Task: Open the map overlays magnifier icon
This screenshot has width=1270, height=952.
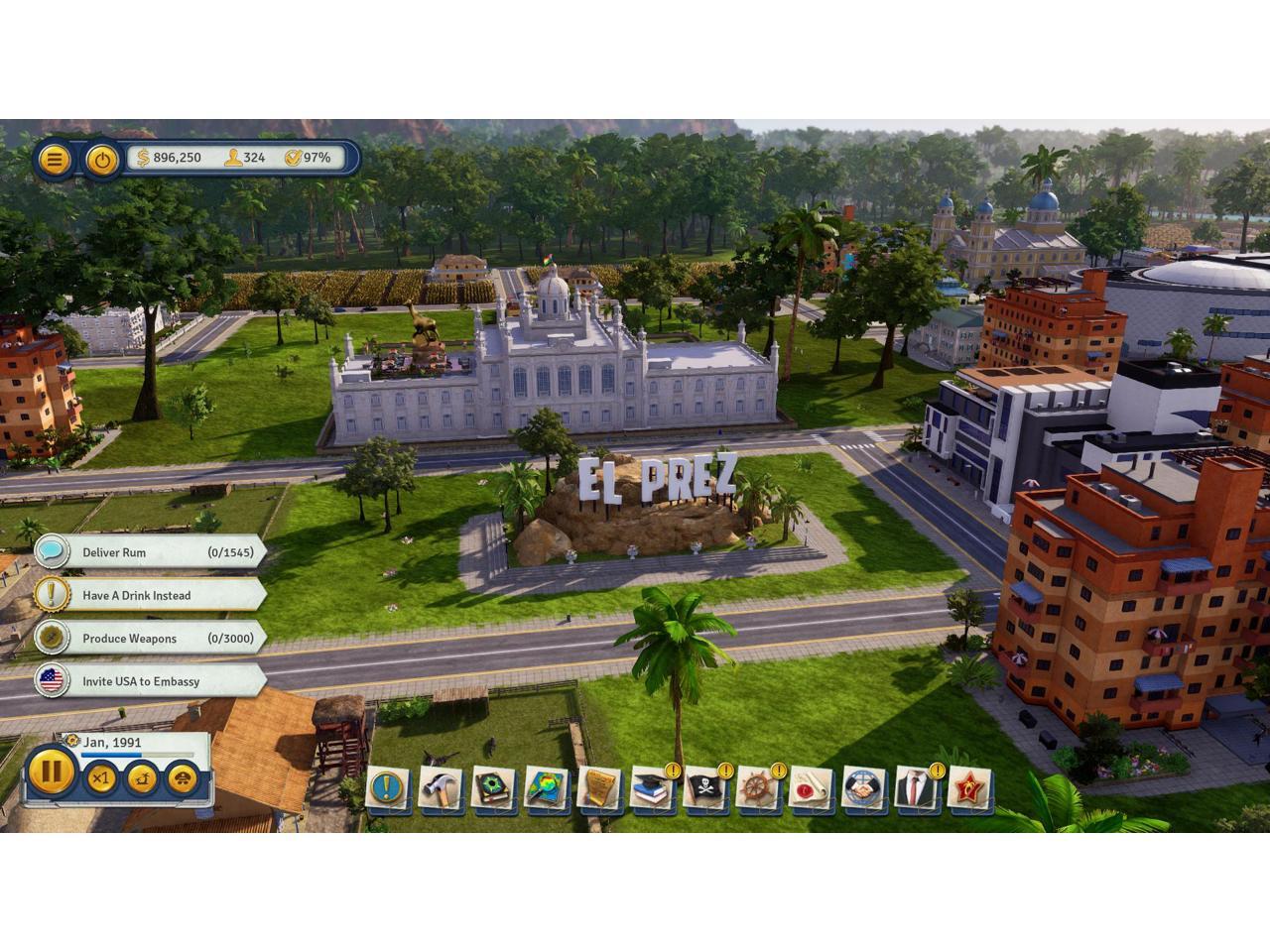Action: [545, 789]
